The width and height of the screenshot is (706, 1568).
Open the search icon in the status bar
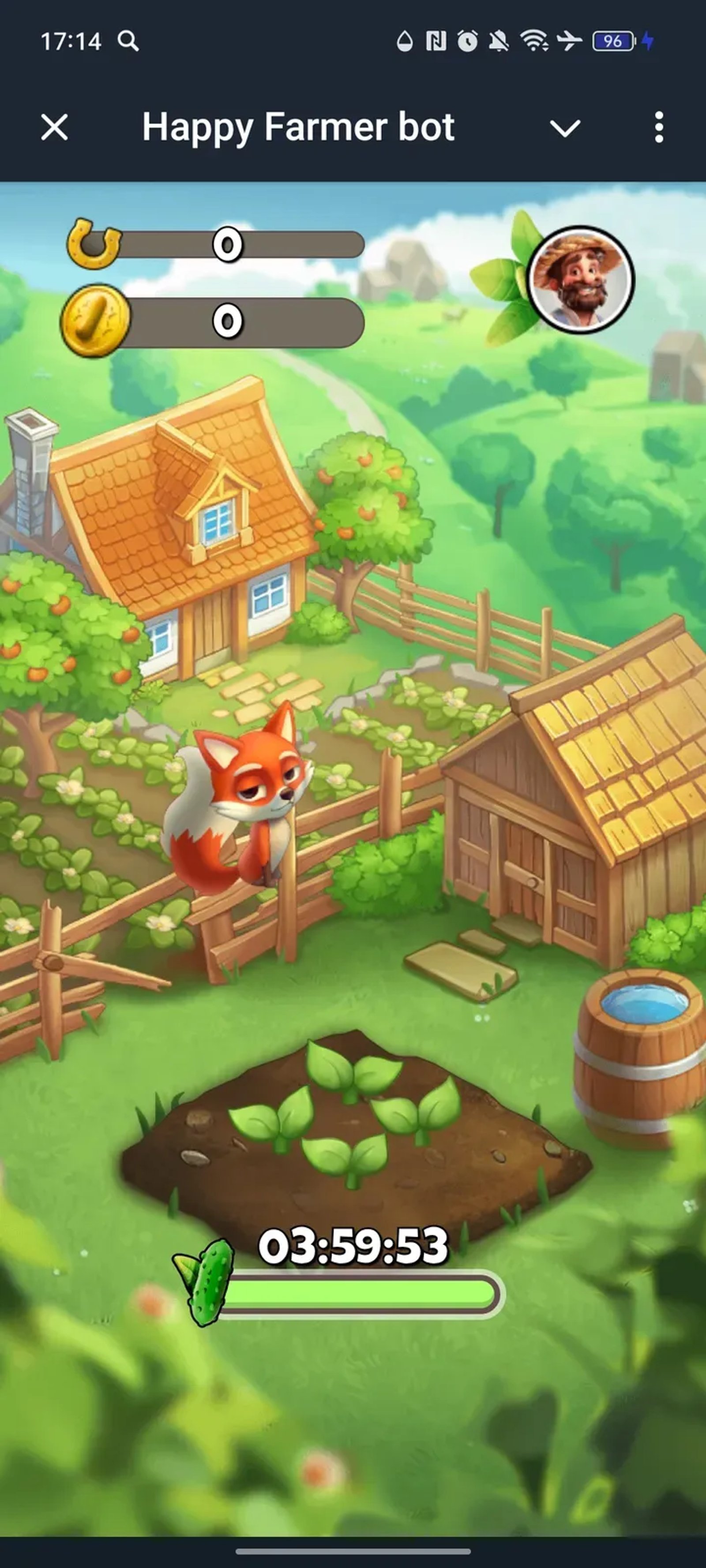pyautogui.click(x=128, y=41)
